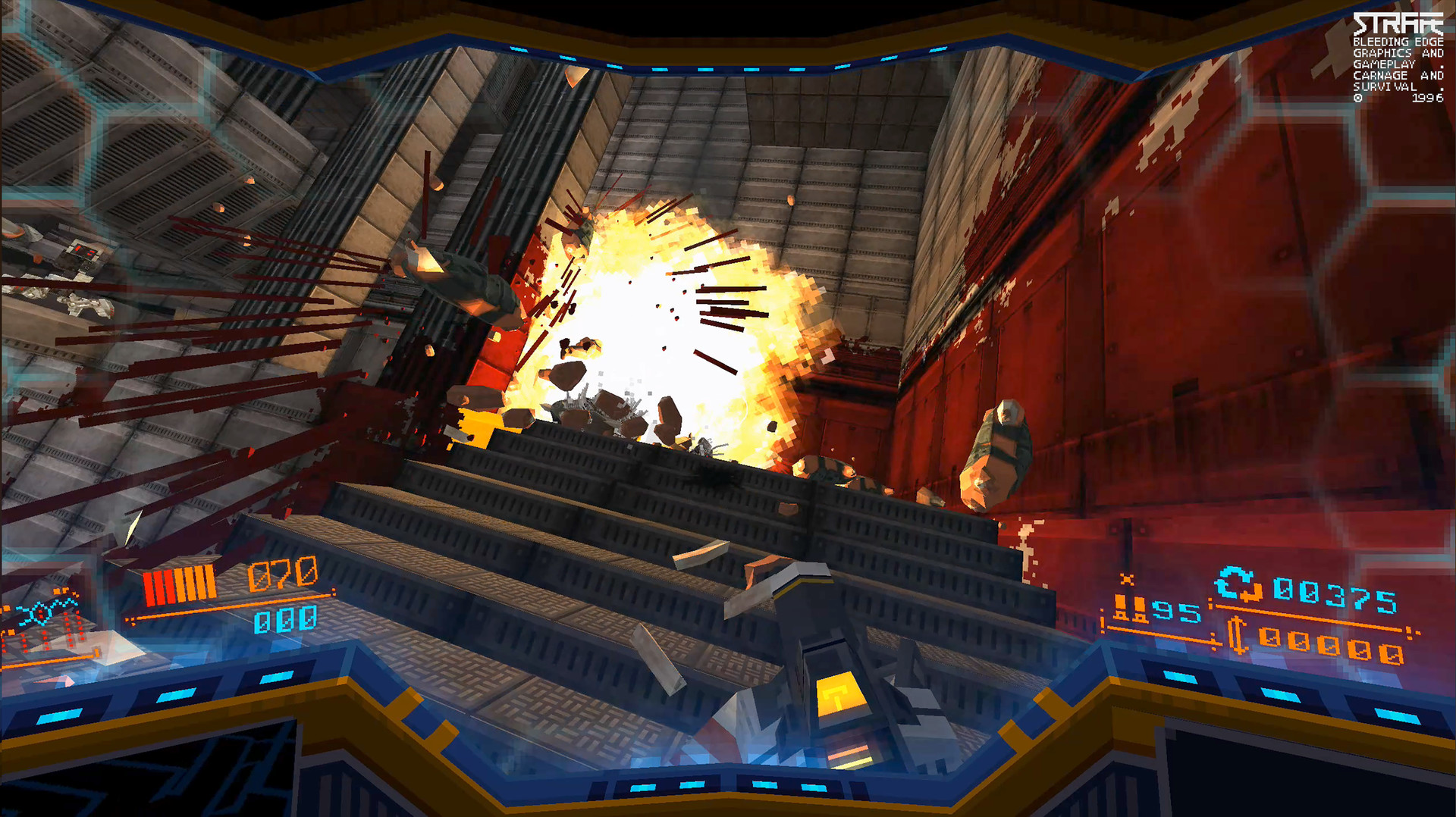Expand the orange divider under the health bar

(227, 608)
